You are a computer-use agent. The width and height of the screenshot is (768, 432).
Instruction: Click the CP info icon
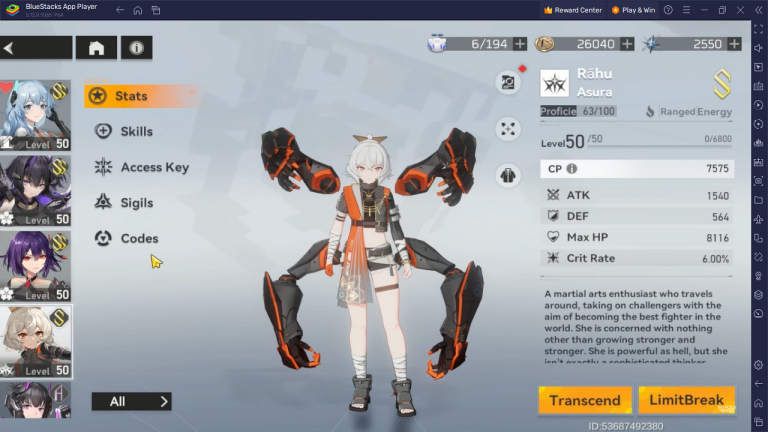tap(572, 169)
